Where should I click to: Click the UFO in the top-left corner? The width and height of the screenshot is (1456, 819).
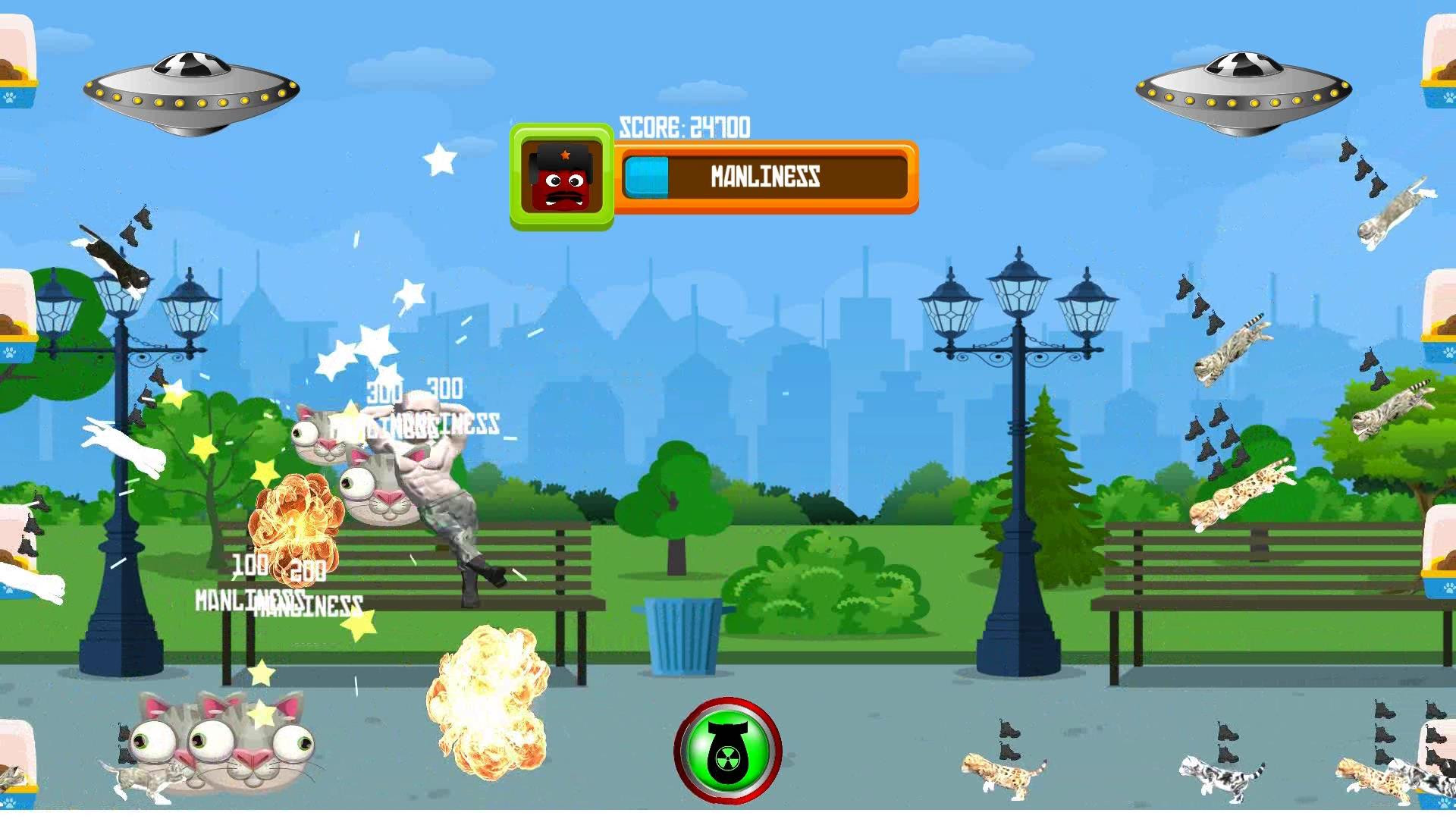tap(191, 89)
